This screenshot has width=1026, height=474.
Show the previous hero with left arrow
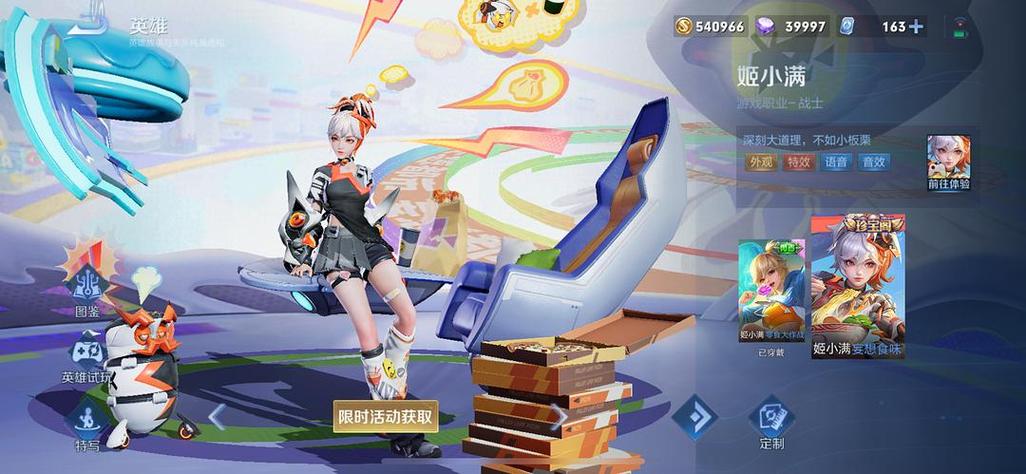tap(217, 414)
